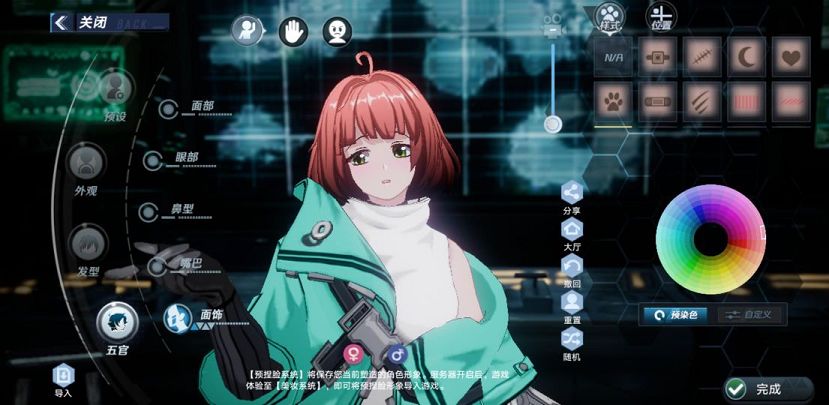Apply the claw scratch face decoration

701,102
